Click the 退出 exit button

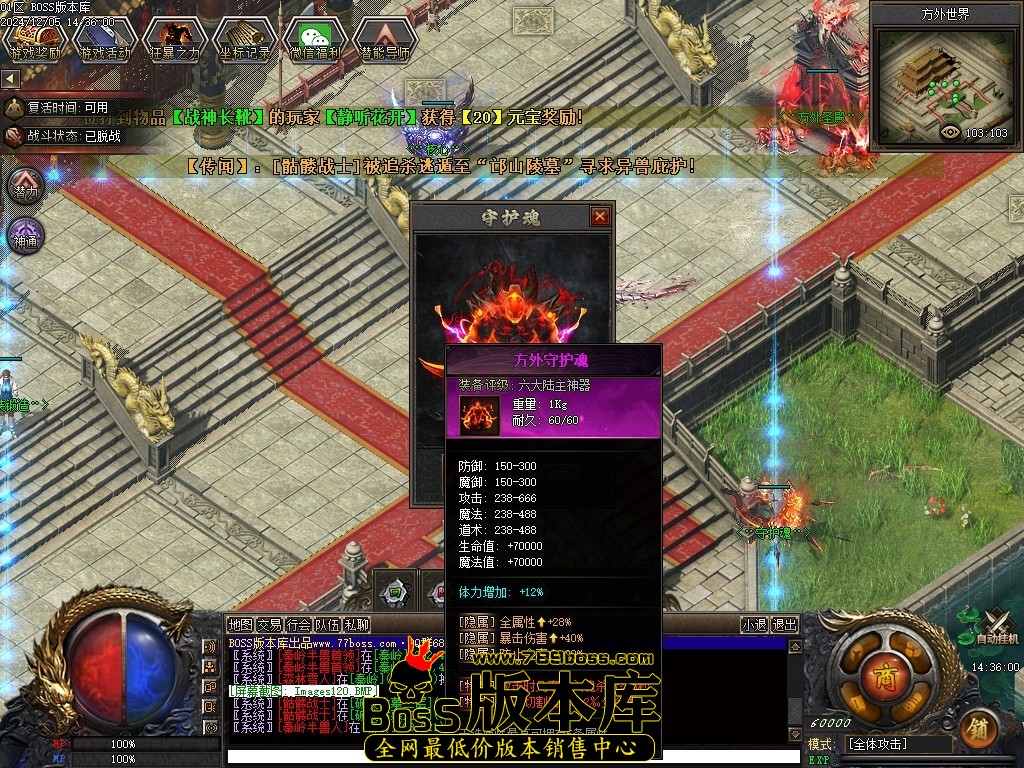pos(785,625)
